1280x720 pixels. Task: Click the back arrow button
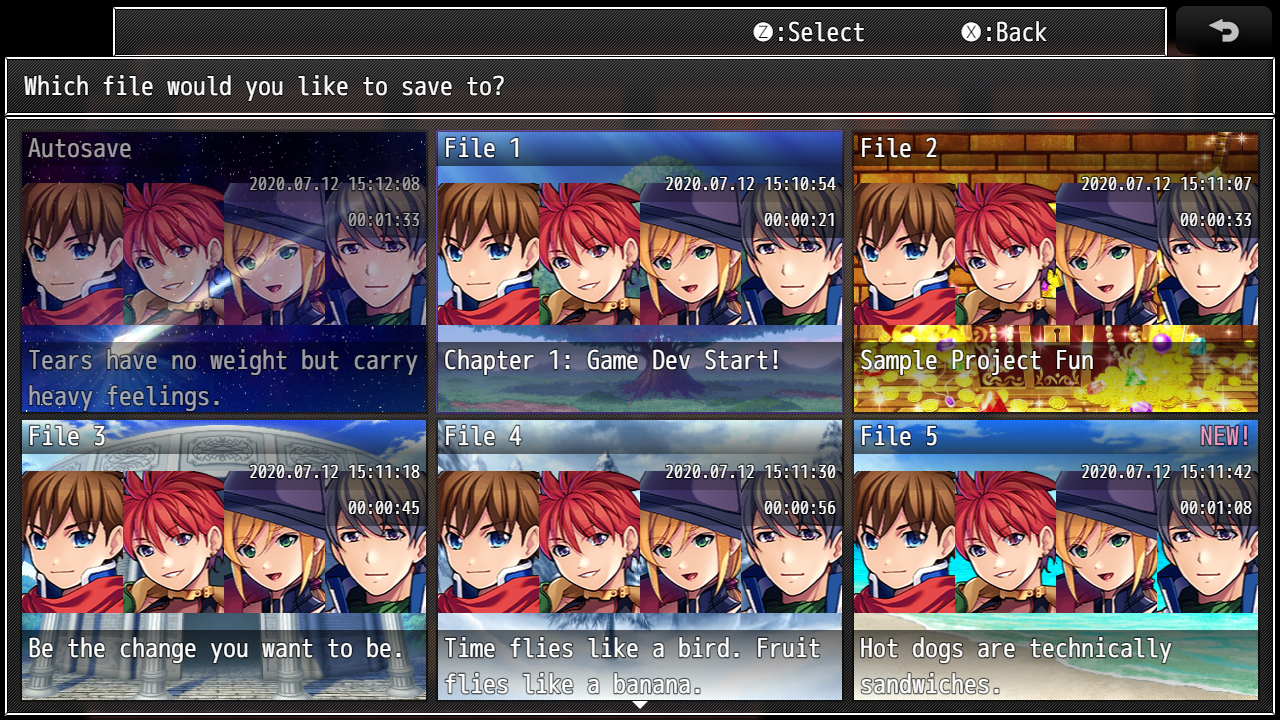coord(1224,31)
